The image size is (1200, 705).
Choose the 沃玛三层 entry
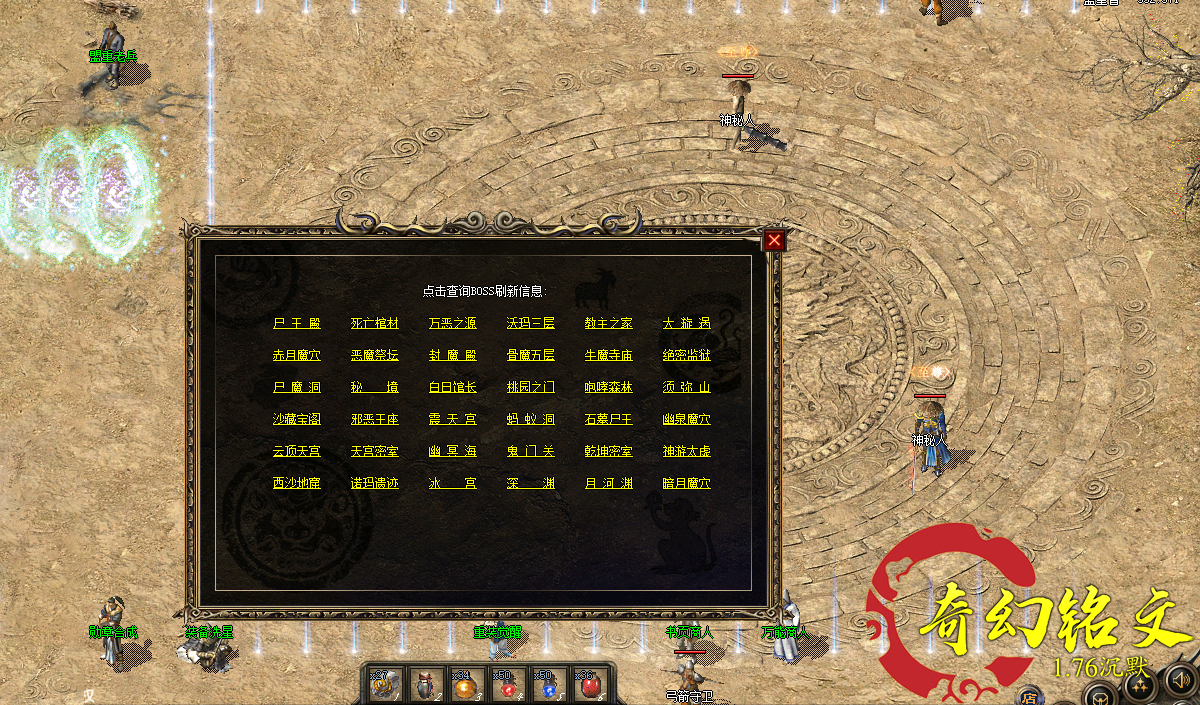[x=531, y=323]
